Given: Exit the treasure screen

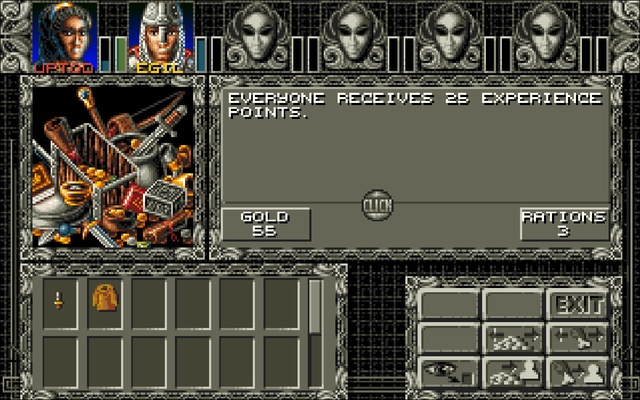Looking at the screenshot, I should click(x=577, y=304).
